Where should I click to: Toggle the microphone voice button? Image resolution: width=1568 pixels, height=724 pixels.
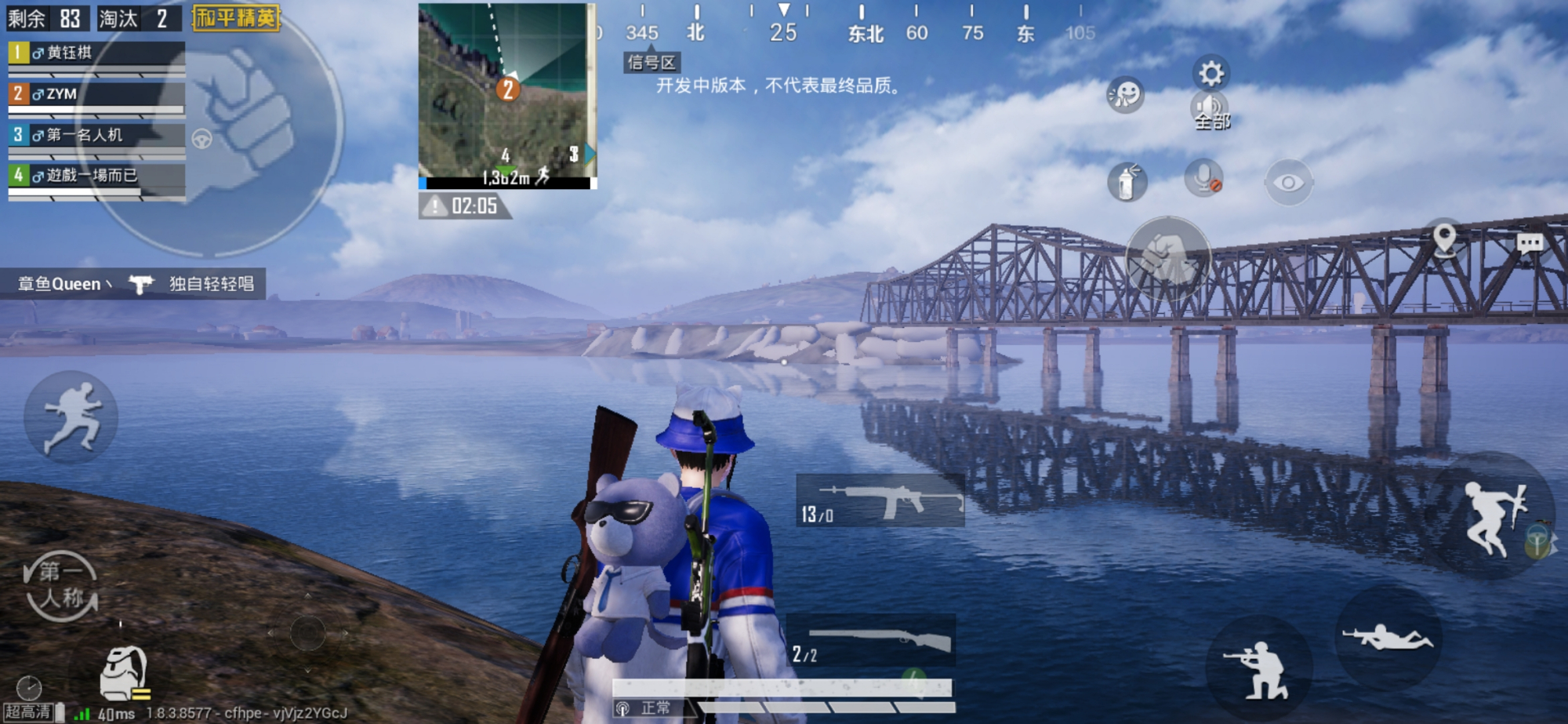click(1203, 180)
